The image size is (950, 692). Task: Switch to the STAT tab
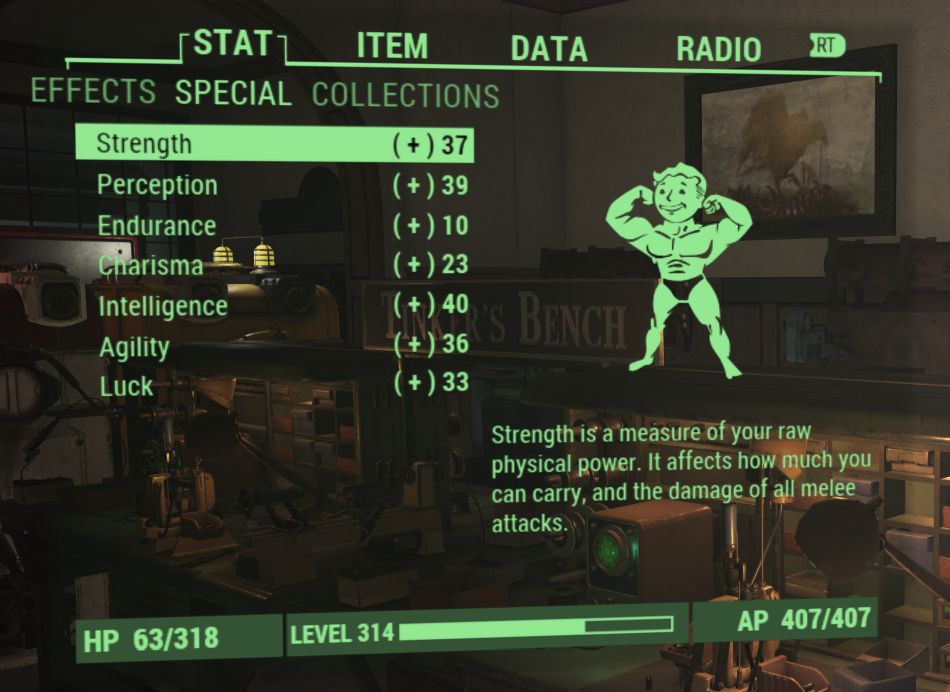point(232,43)
